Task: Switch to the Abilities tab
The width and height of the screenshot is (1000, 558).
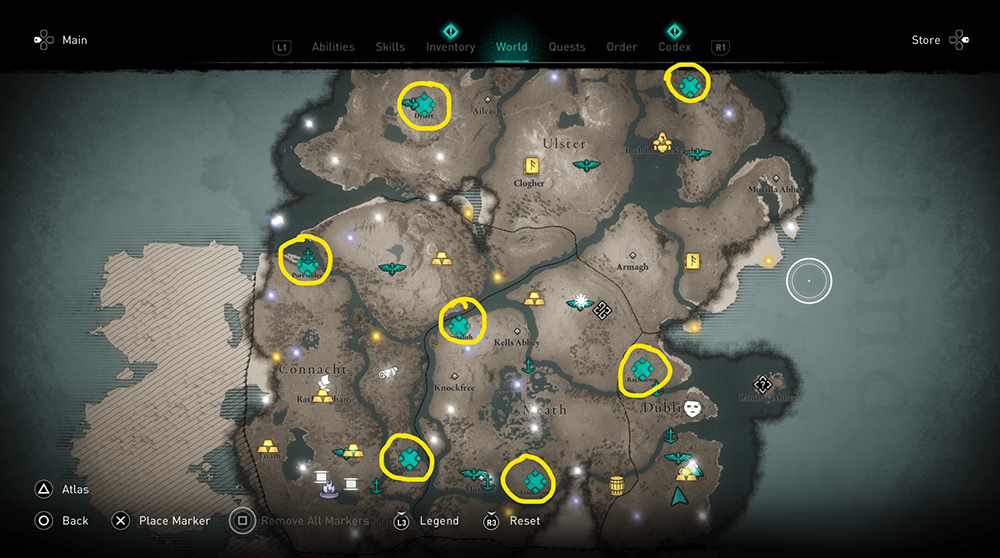Action: pyautogui.click(x=333, y=47)
